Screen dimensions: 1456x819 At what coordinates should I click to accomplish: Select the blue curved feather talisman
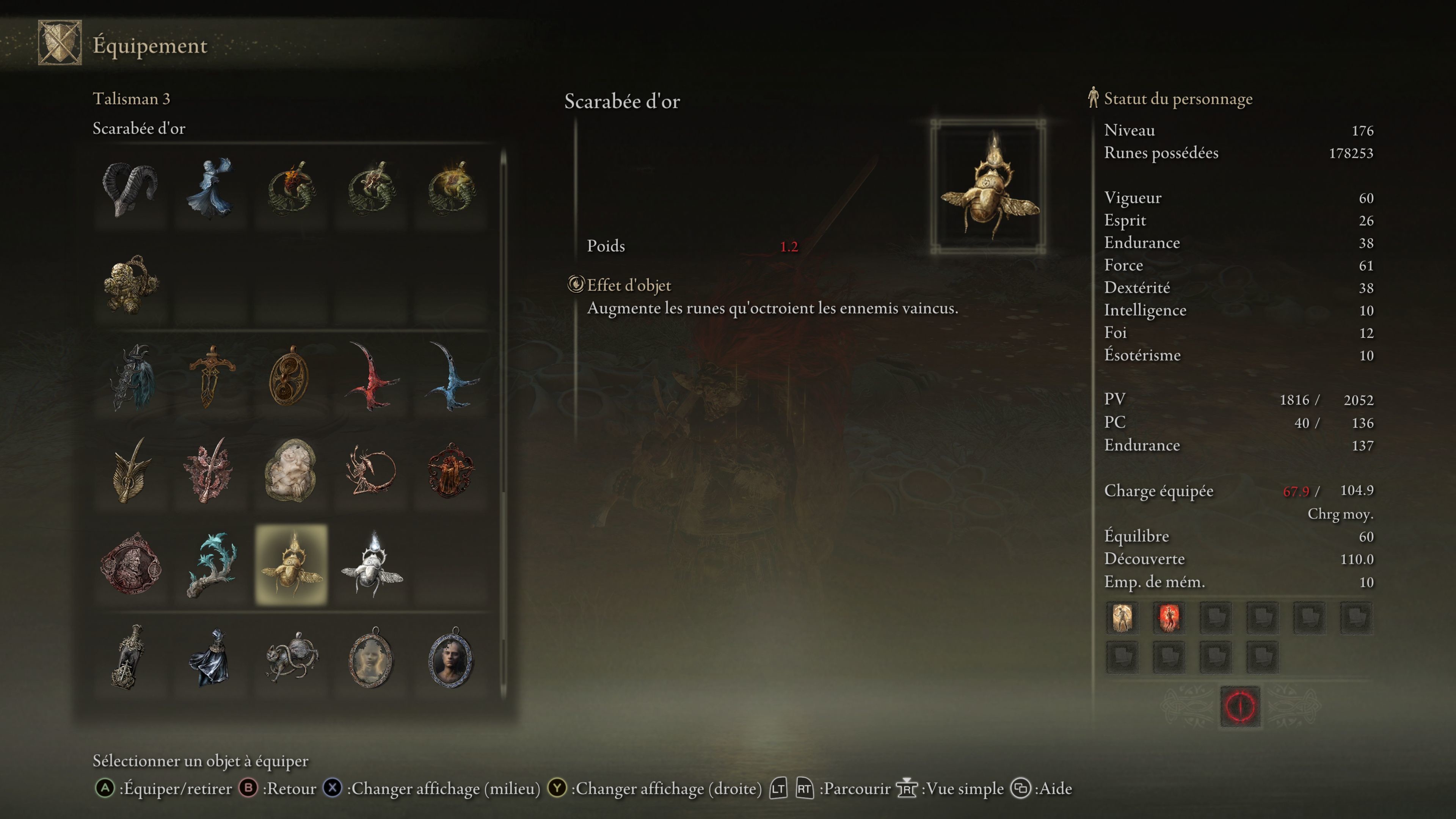(x=451, y=377)
